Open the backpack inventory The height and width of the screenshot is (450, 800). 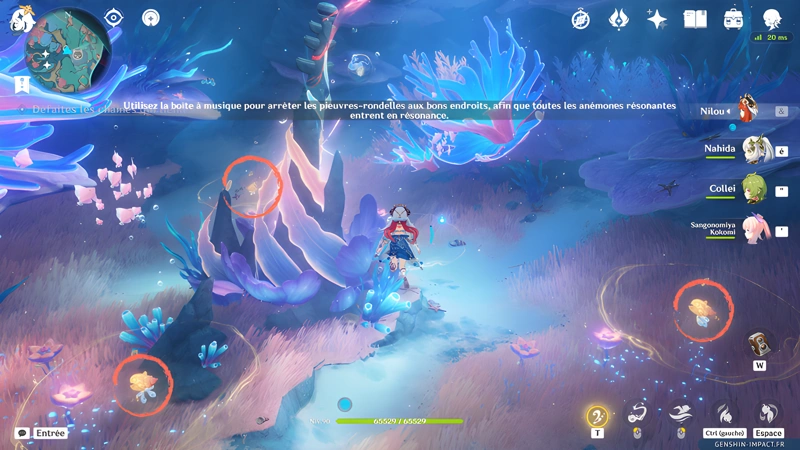[733, 19]
